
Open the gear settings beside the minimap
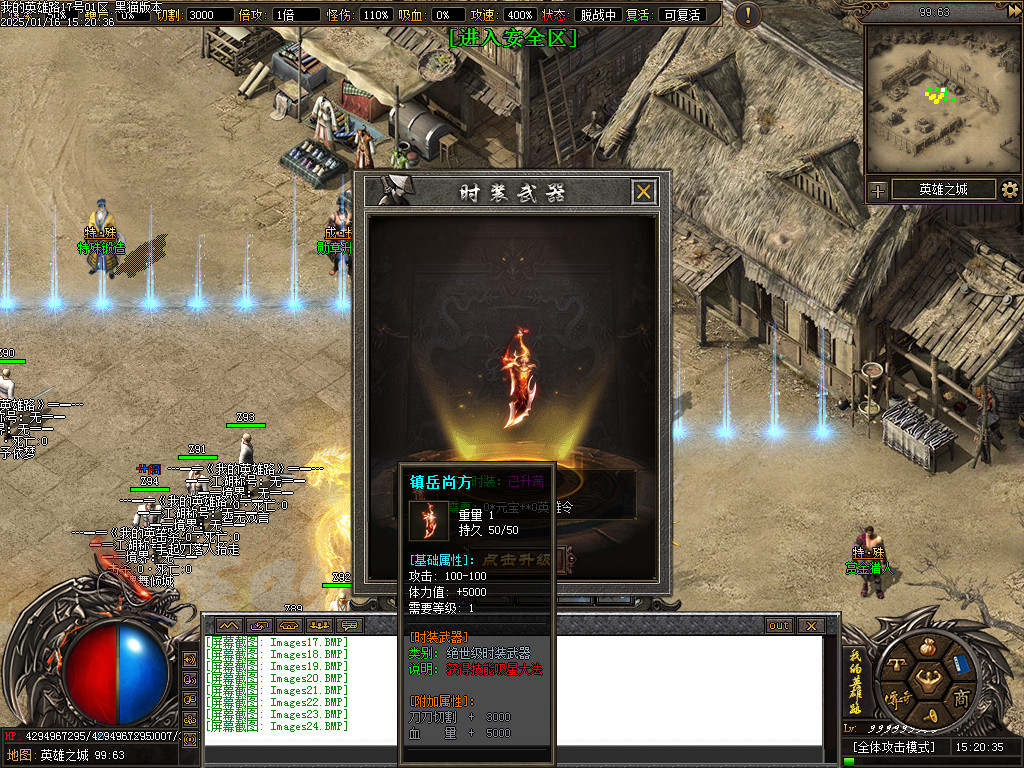1009,190
